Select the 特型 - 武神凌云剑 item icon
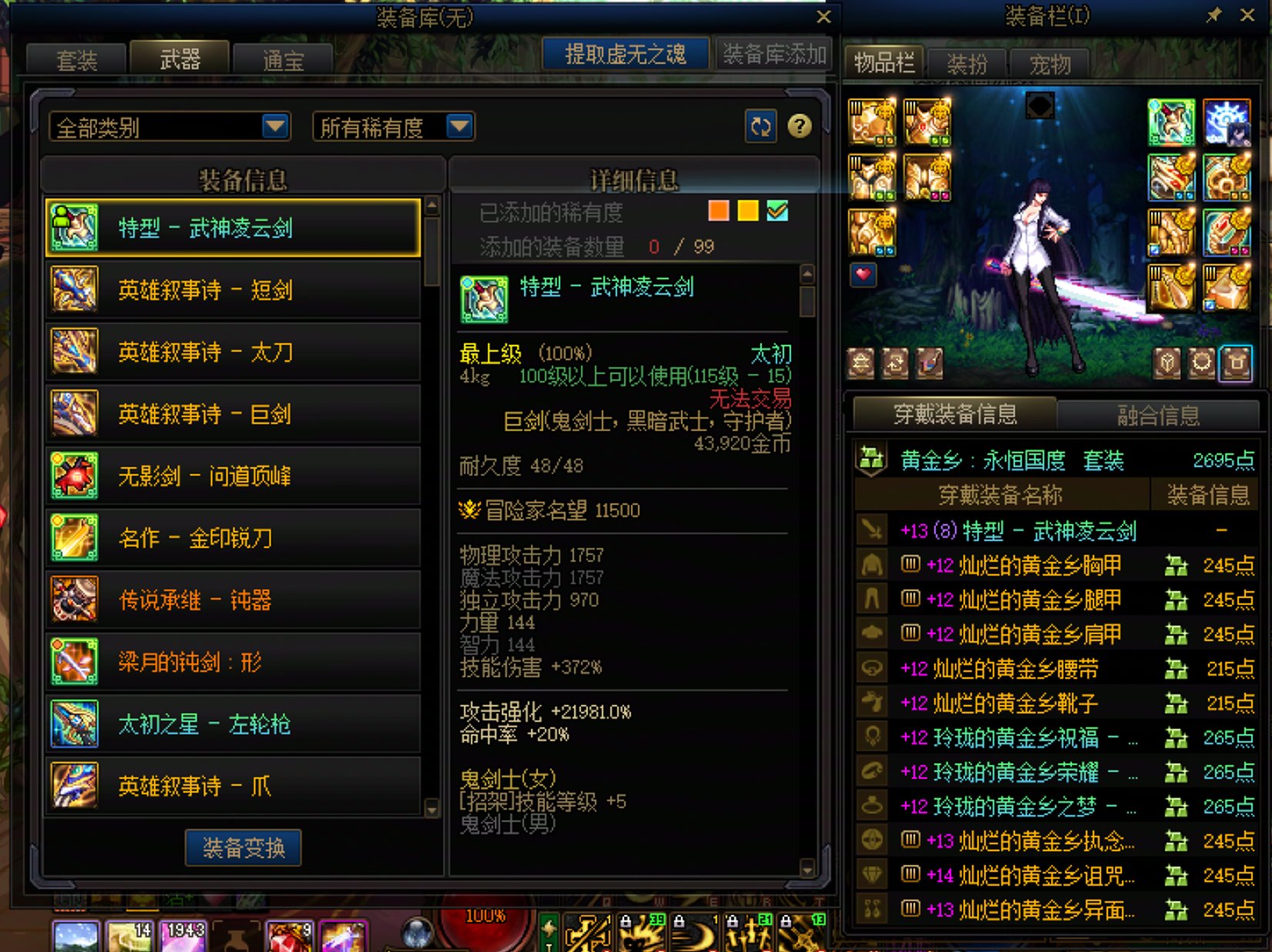Screen dimensions: 1272x952 [x=73, y=227]
